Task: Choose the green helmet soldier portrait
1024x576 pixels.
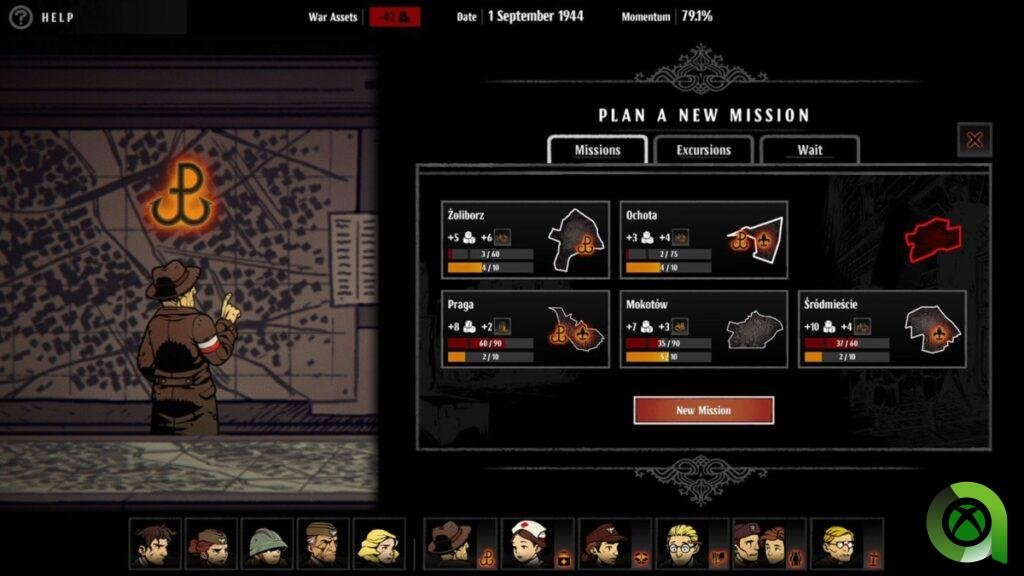Action: pyautogui.click(x=267, y=543)
